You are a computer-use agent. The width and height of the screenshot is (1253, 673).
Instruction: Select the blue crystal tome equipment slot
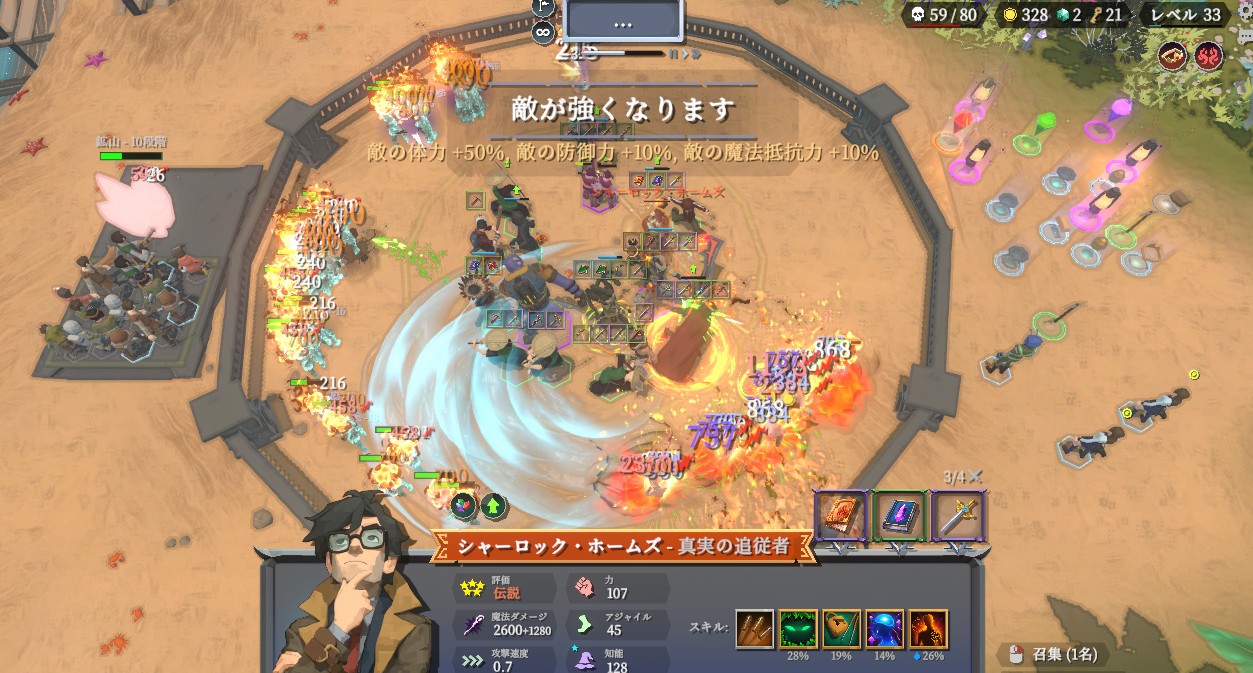click(899, 516)
